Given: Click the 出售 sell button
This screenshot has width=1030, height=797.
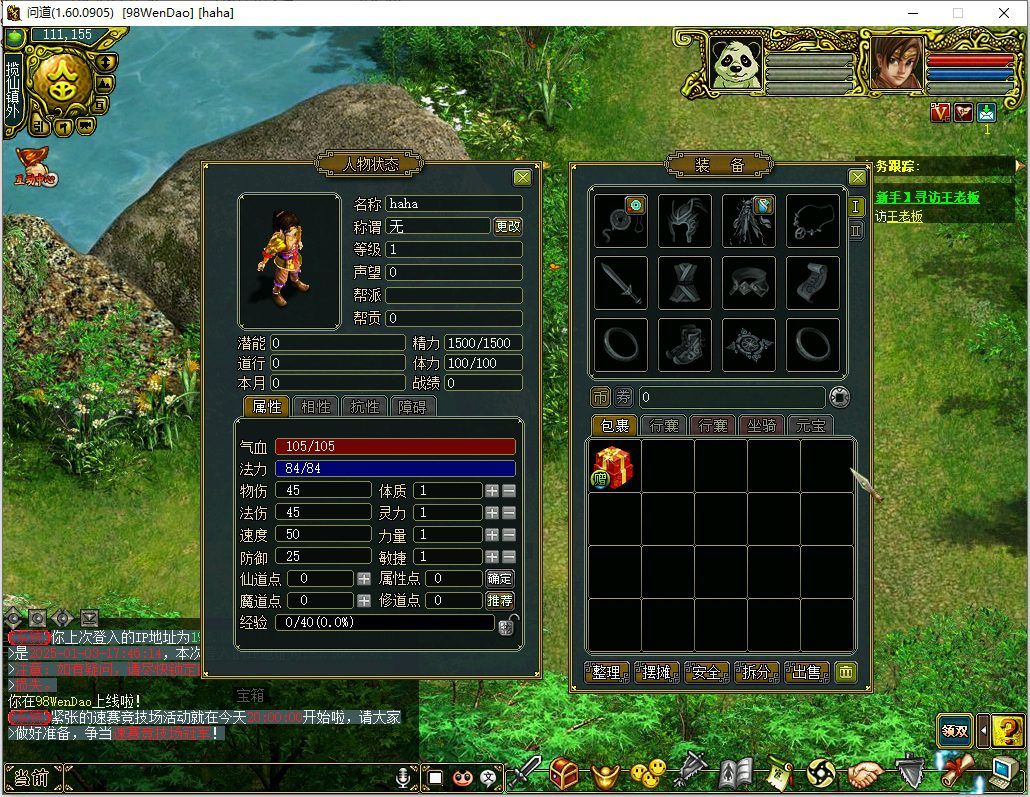Looking at the screenshot, I should (806, 672).
